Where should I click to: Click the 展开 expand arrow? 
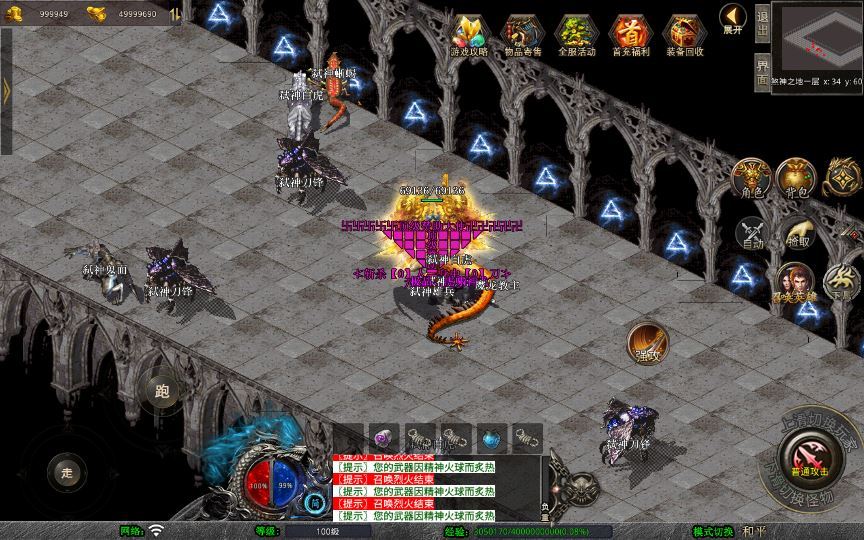pyautogui.click(x=733, y=20)
